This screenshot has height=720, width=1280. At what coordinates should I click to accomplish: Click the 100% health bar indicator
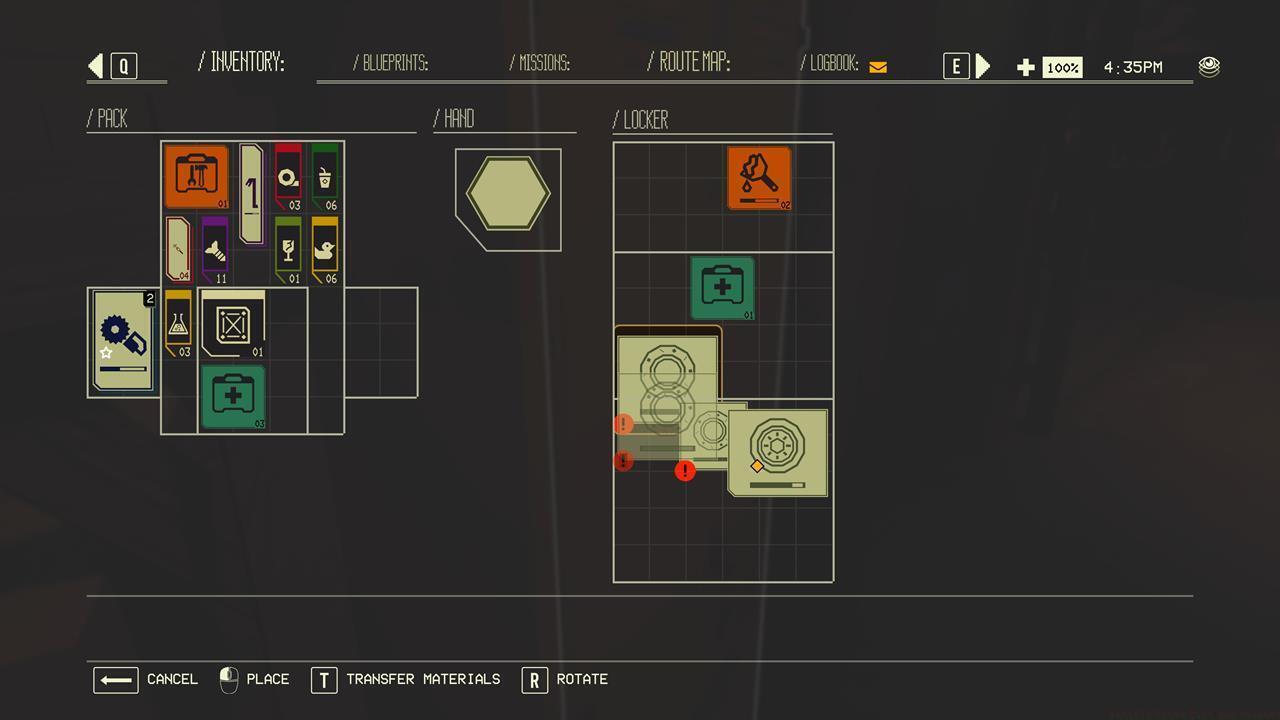pos(1062,67)
